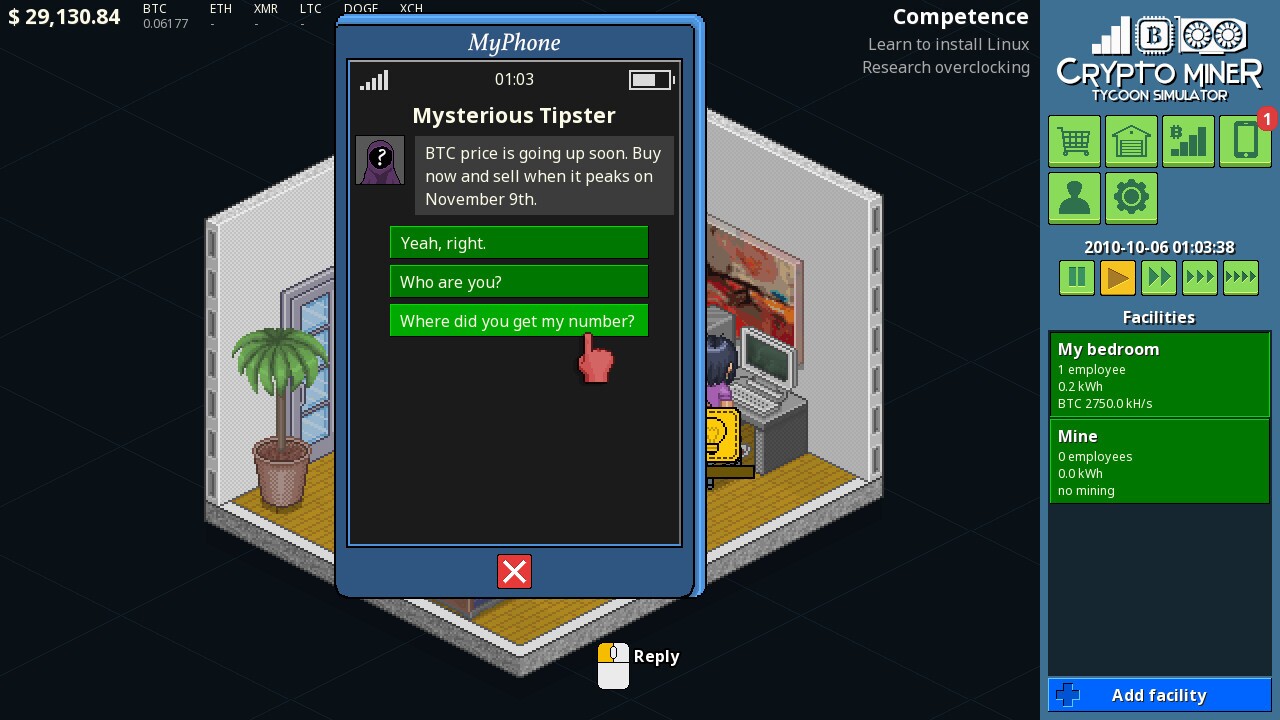The image size is (1280, 720).
Task: Pause the game simulation
Action: pyautogui.click(x=1076, y=277)
